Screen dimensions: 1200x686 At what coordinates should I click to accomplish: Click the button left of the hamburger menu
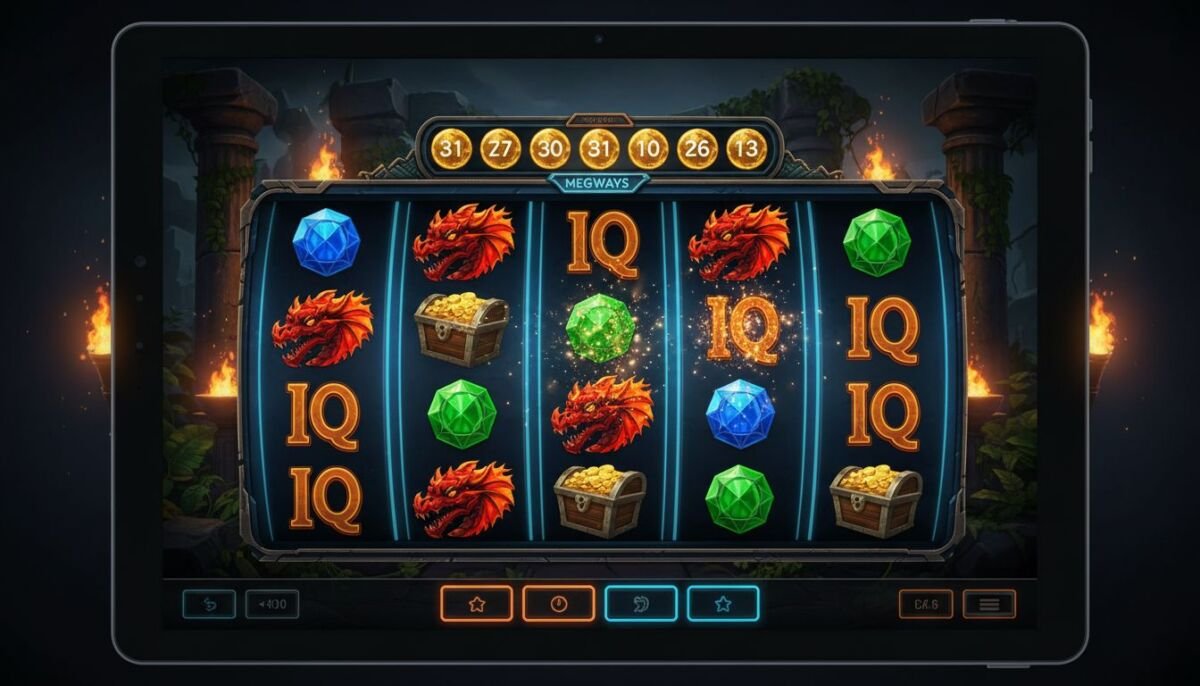(926, 604)
